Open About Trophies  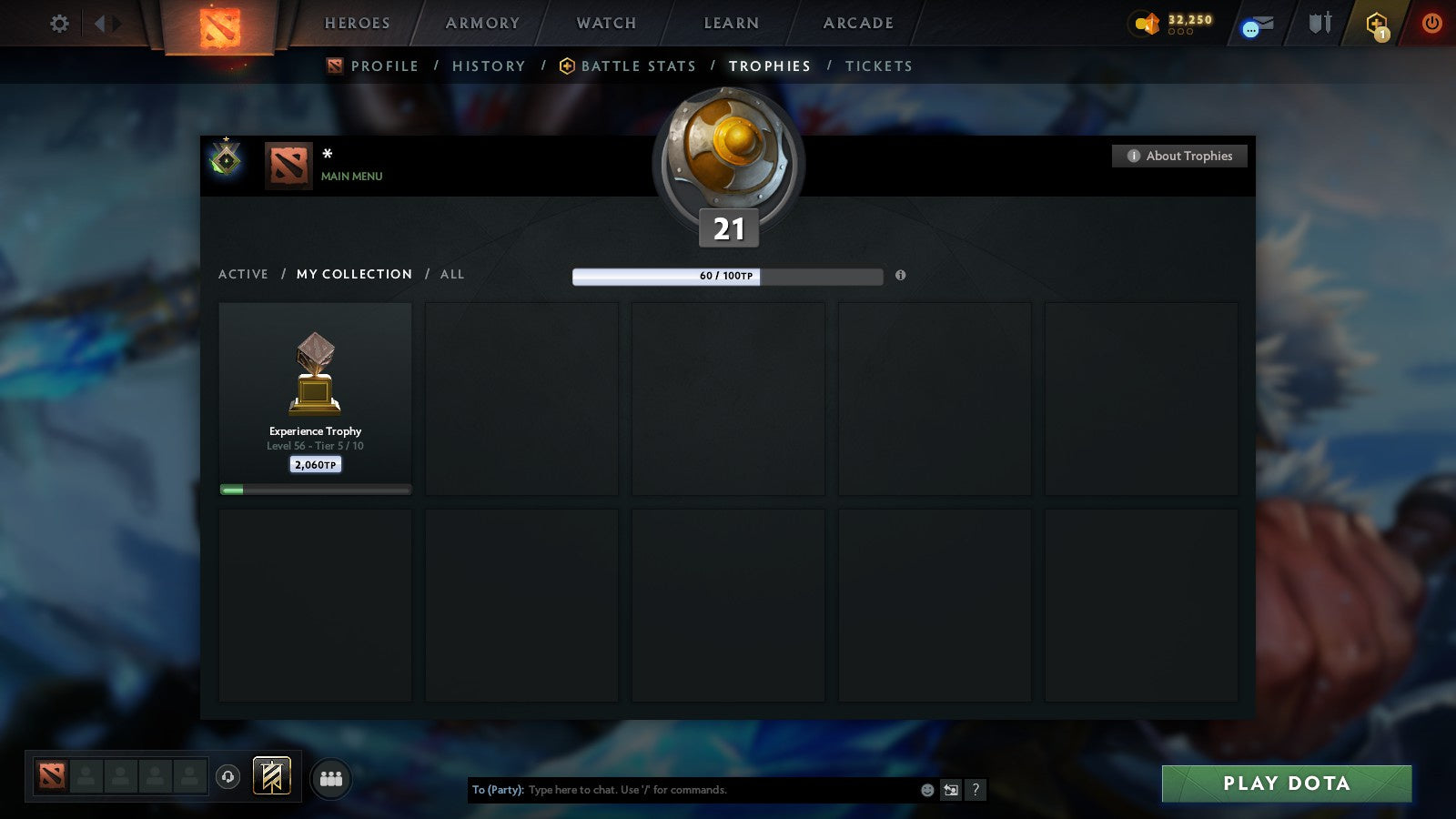click(x=1178, y=156)
